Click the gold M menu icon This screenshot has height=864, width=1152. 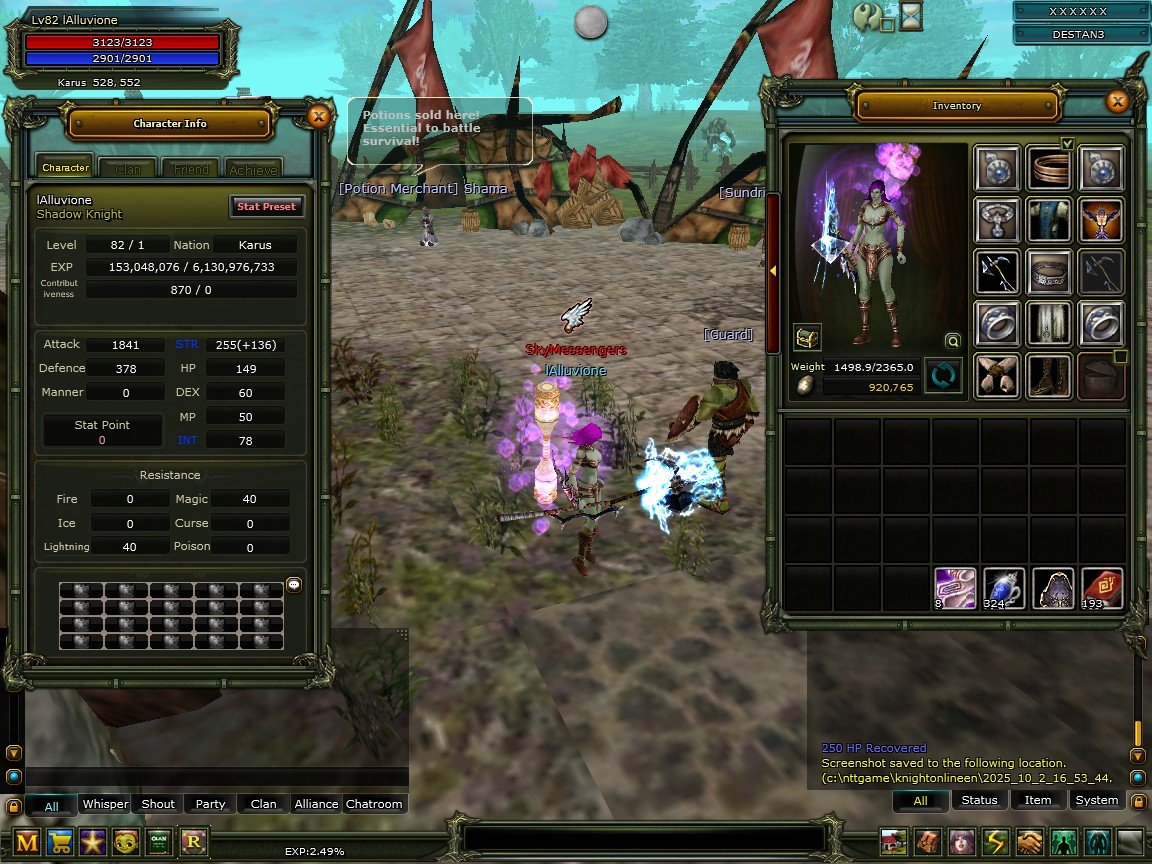tap(27, 841)
